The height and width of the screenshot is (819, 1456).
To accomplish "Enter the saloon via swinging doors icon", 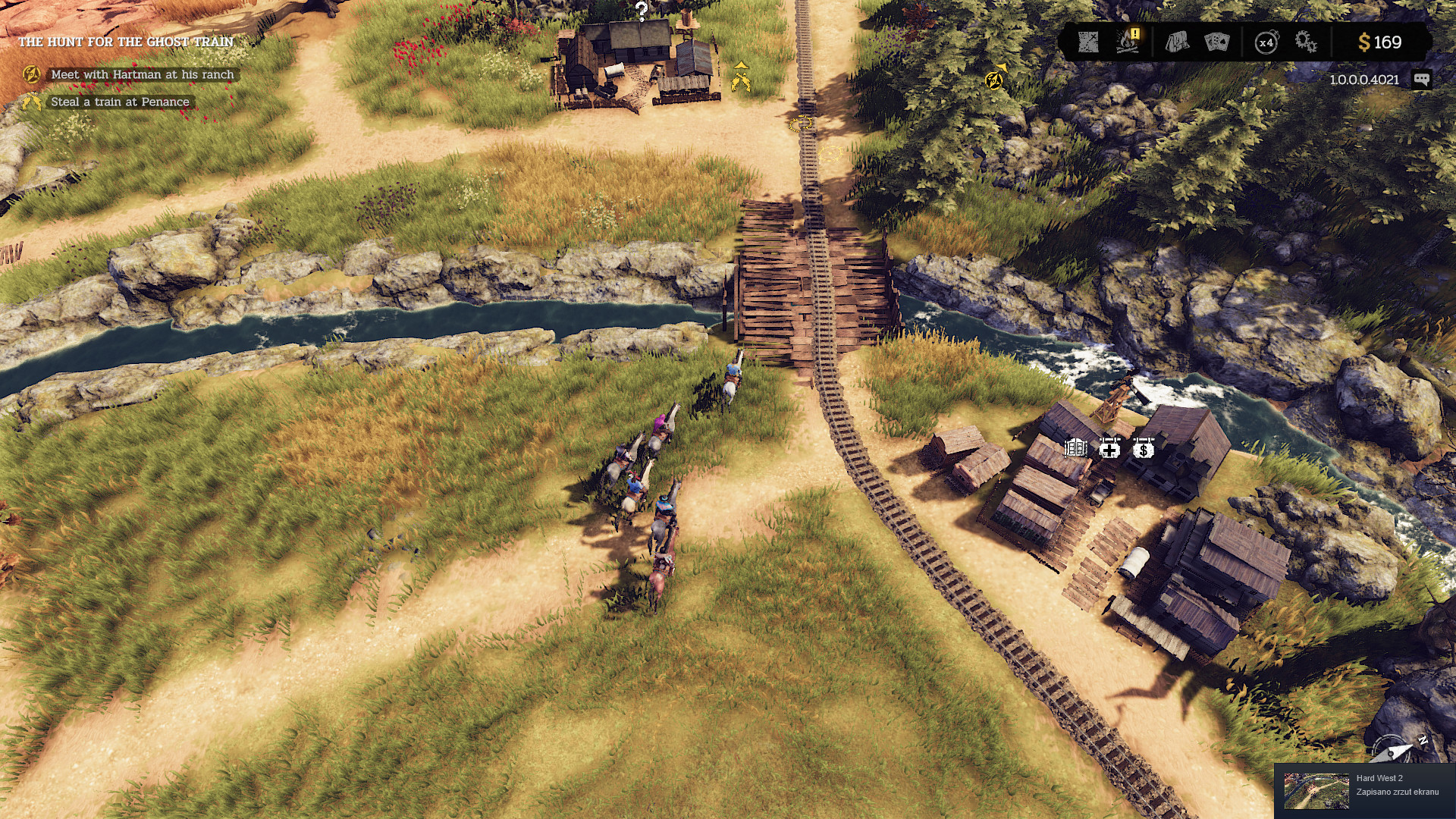I will point(1075,449).
